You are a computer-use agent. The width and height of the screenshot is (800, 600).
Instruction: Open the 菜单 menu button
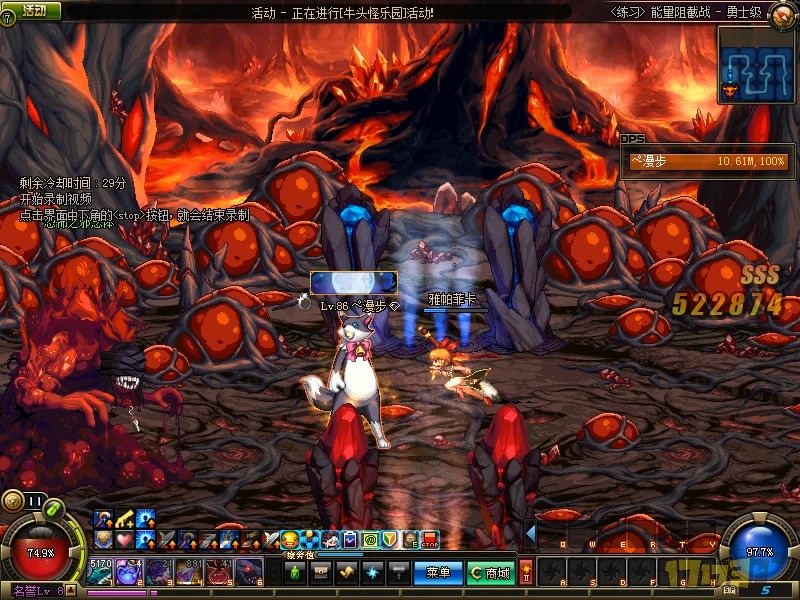438,573
